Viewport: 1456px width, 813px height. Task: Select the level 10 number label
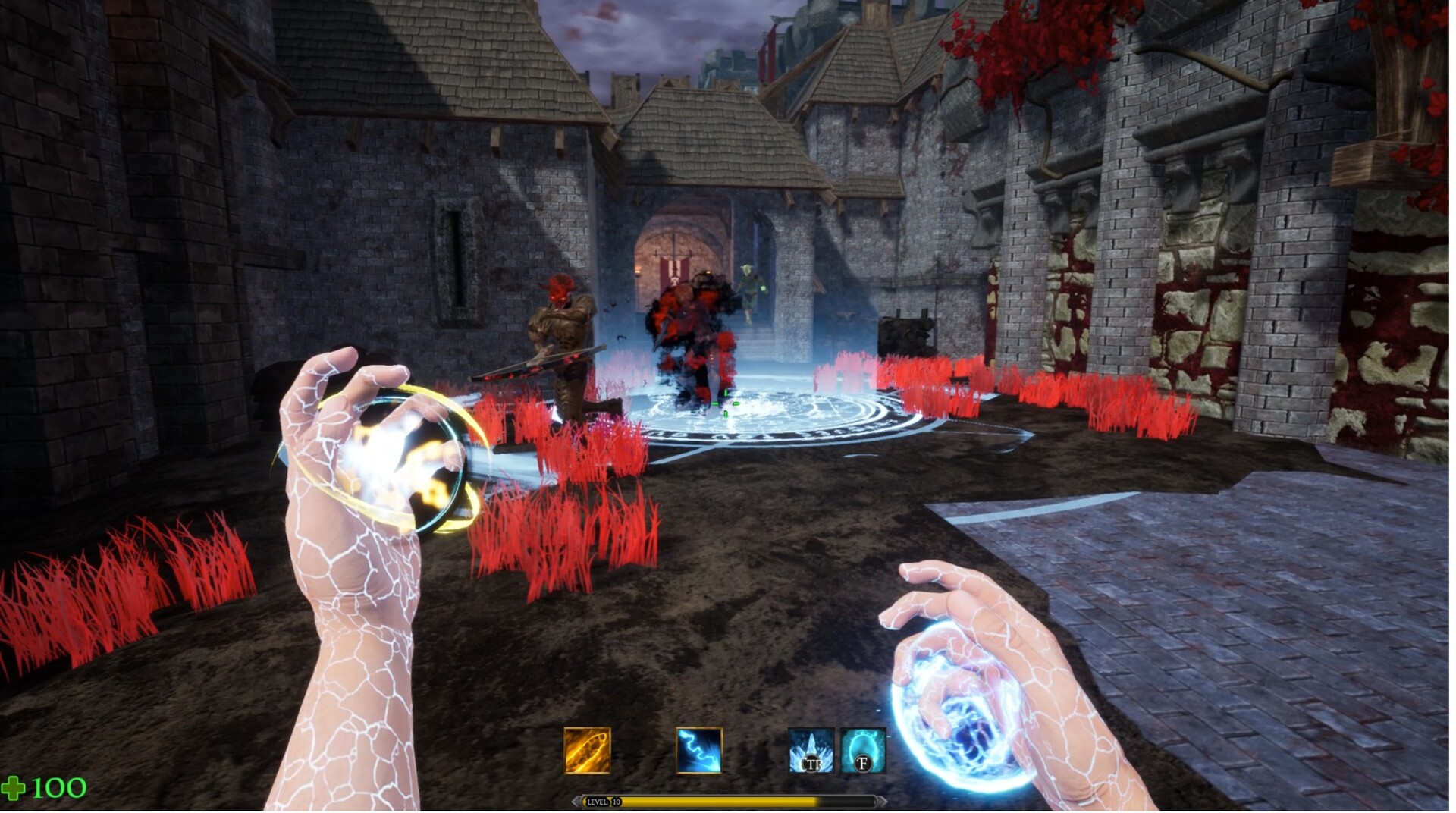[618, 802]
